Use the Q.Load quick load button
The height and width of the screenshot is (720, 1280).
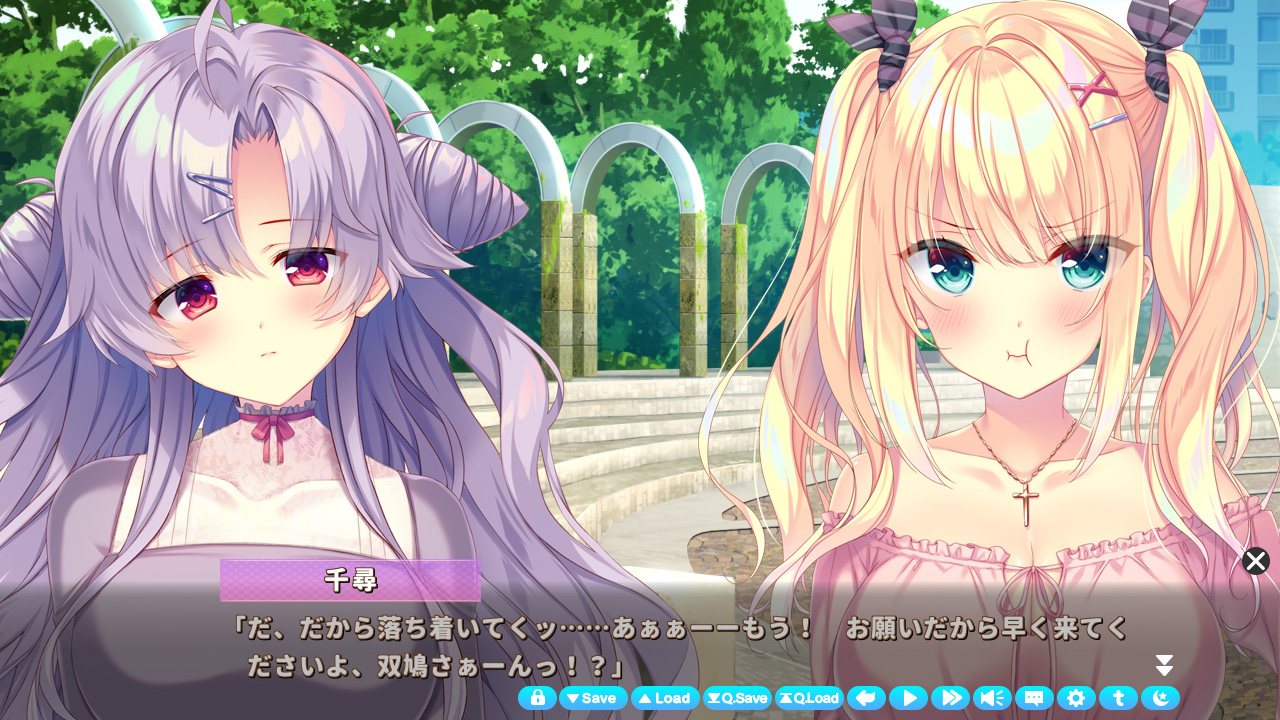[x=809, y=698]
